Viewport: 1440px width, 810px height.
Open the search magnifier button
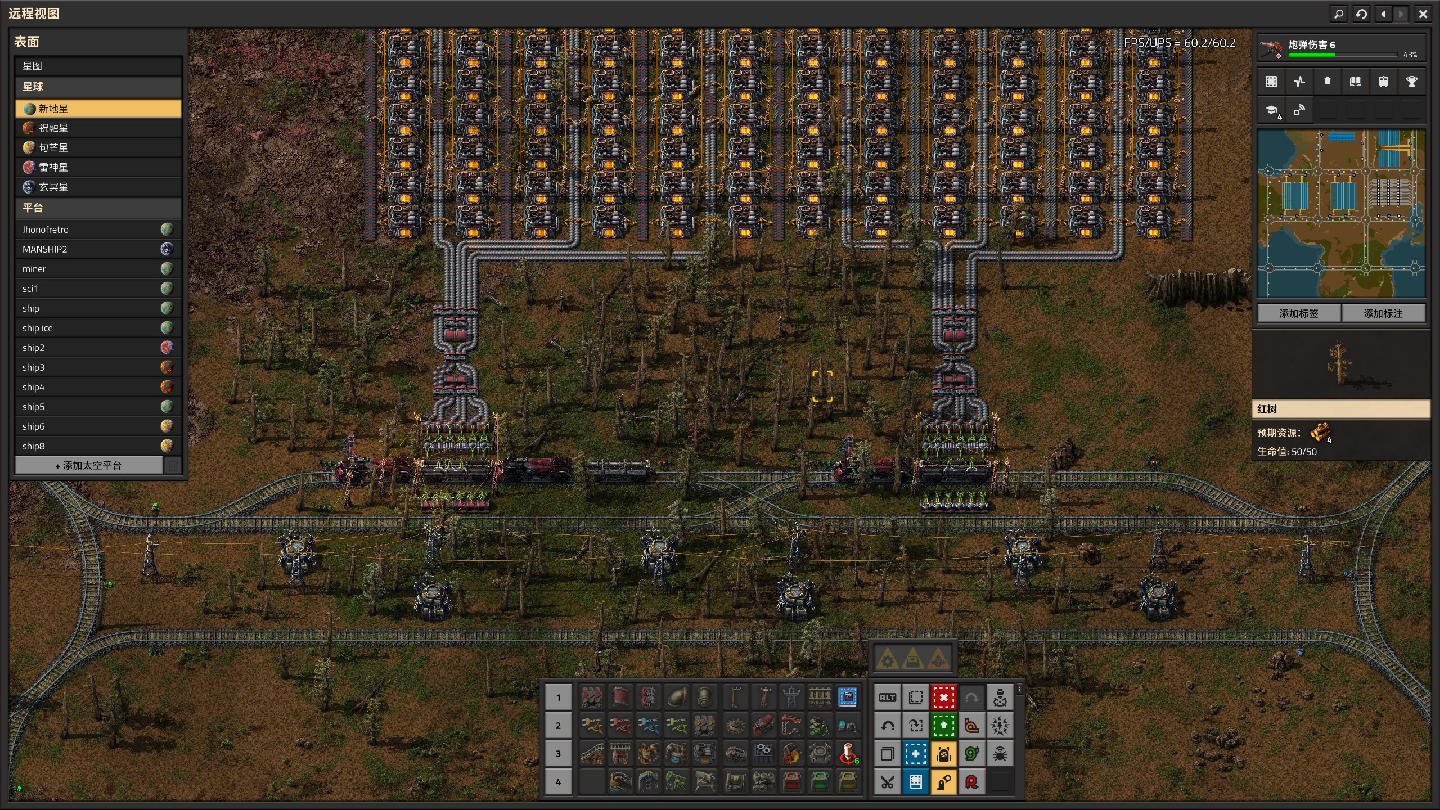(x=1338, y=14)
